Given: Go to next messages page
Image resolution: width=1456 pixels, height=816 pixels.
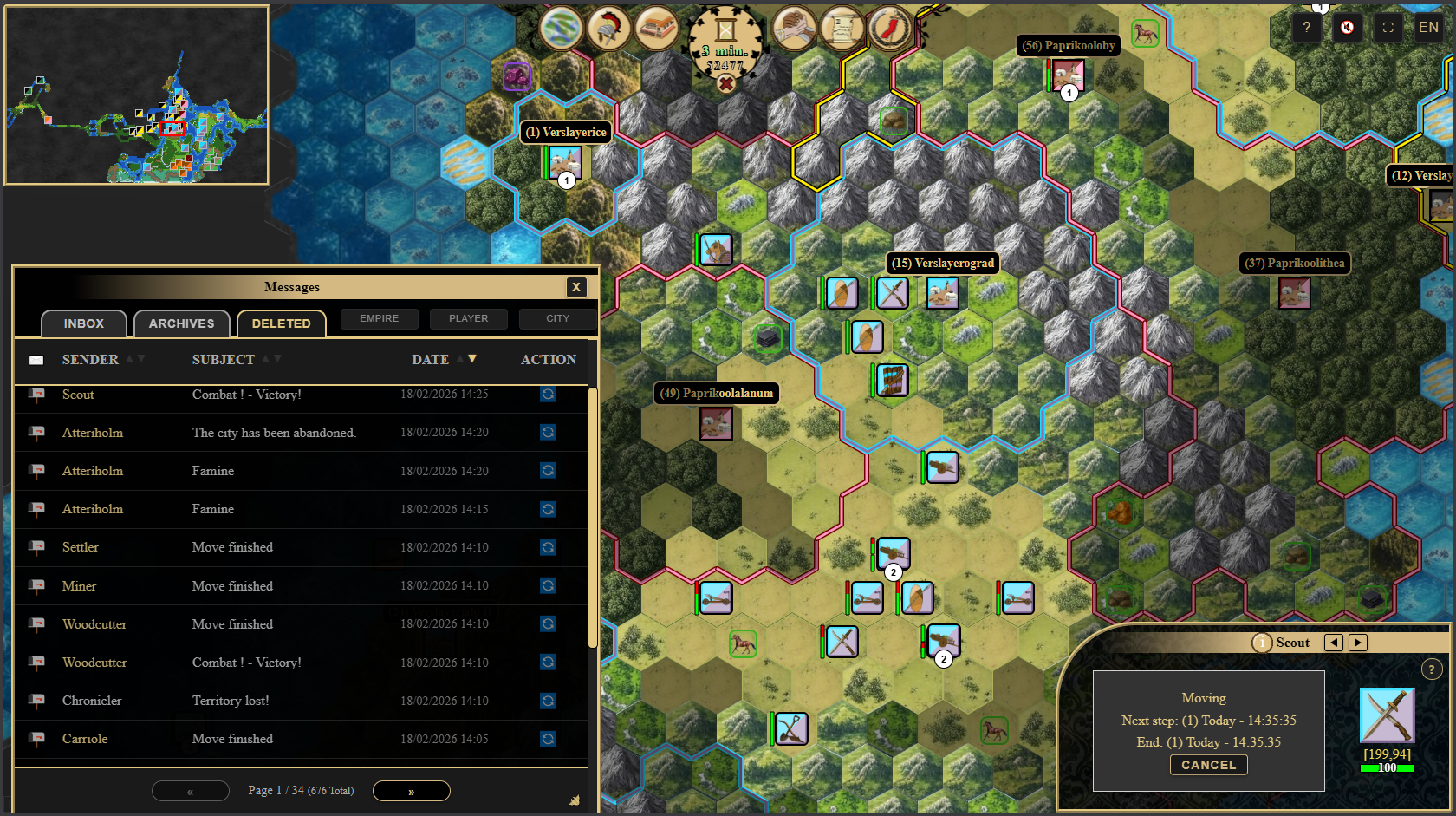Looking at the screenshot, I should click(411, 791).
